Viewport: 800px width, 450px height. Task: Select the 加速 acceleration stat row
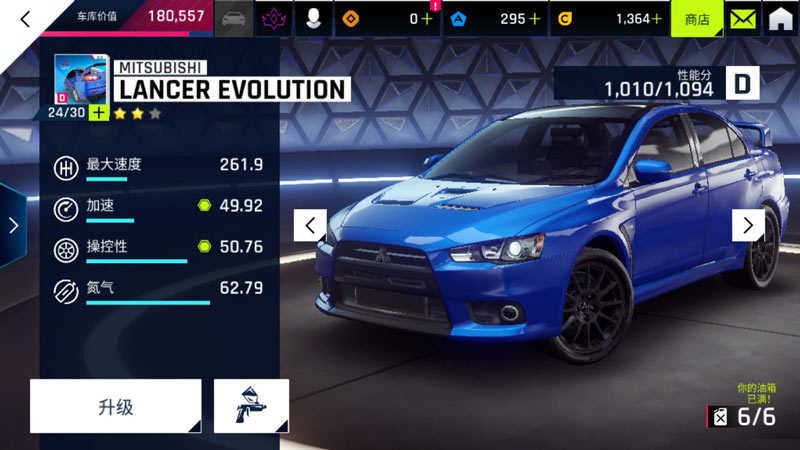click(158, 208)
